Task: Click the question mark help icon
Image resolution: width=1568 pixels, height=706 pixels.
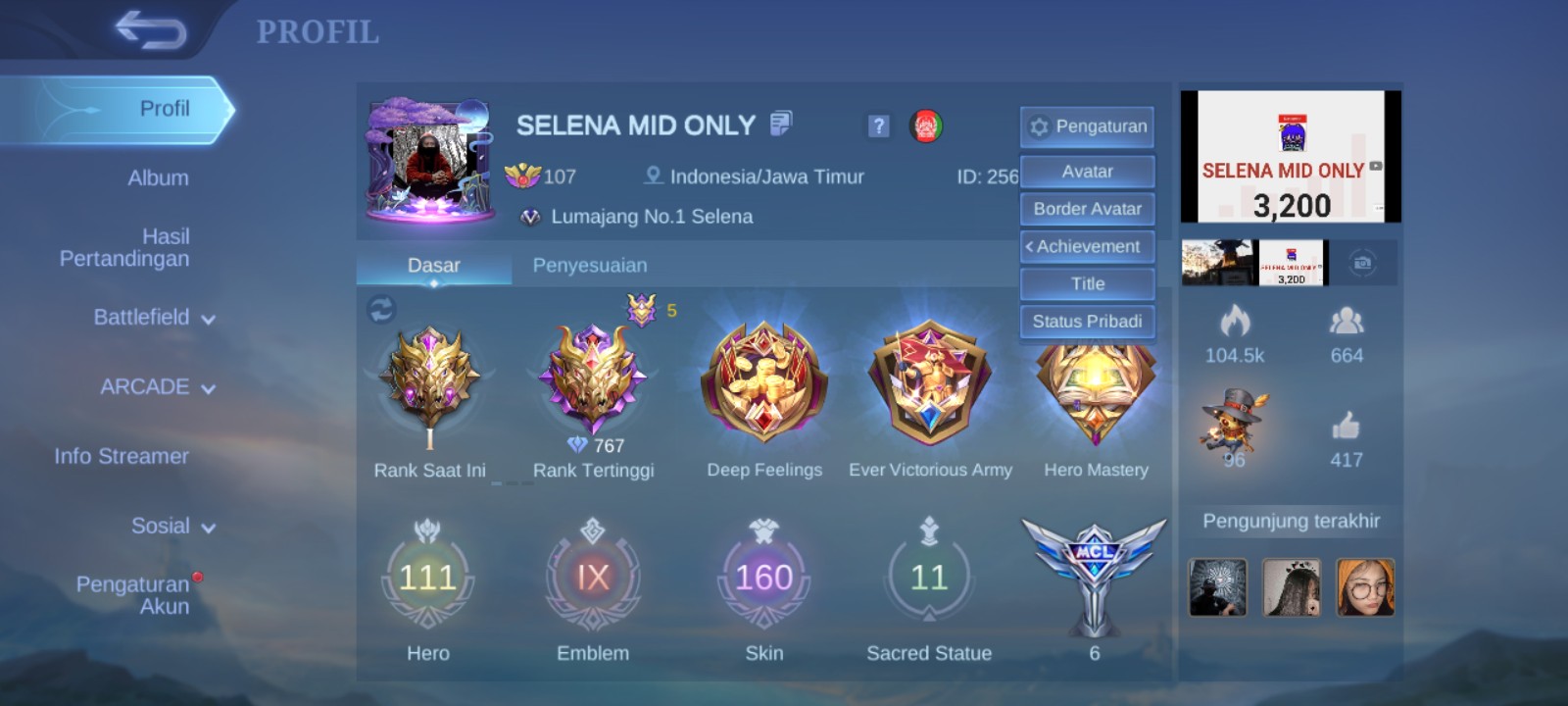Action: (878, 126)
